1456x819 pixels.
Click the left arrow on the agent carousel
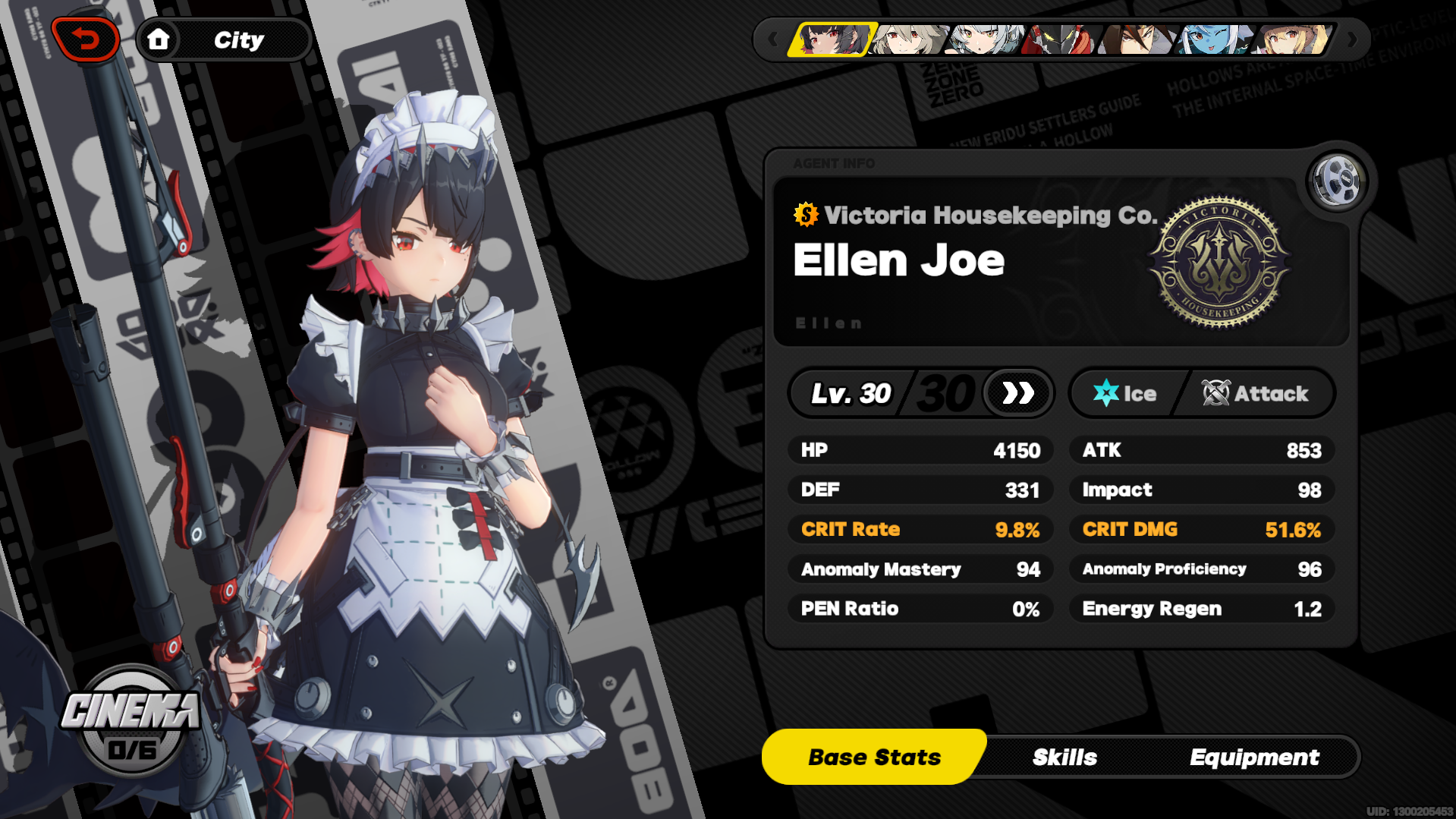coord(772,39)
